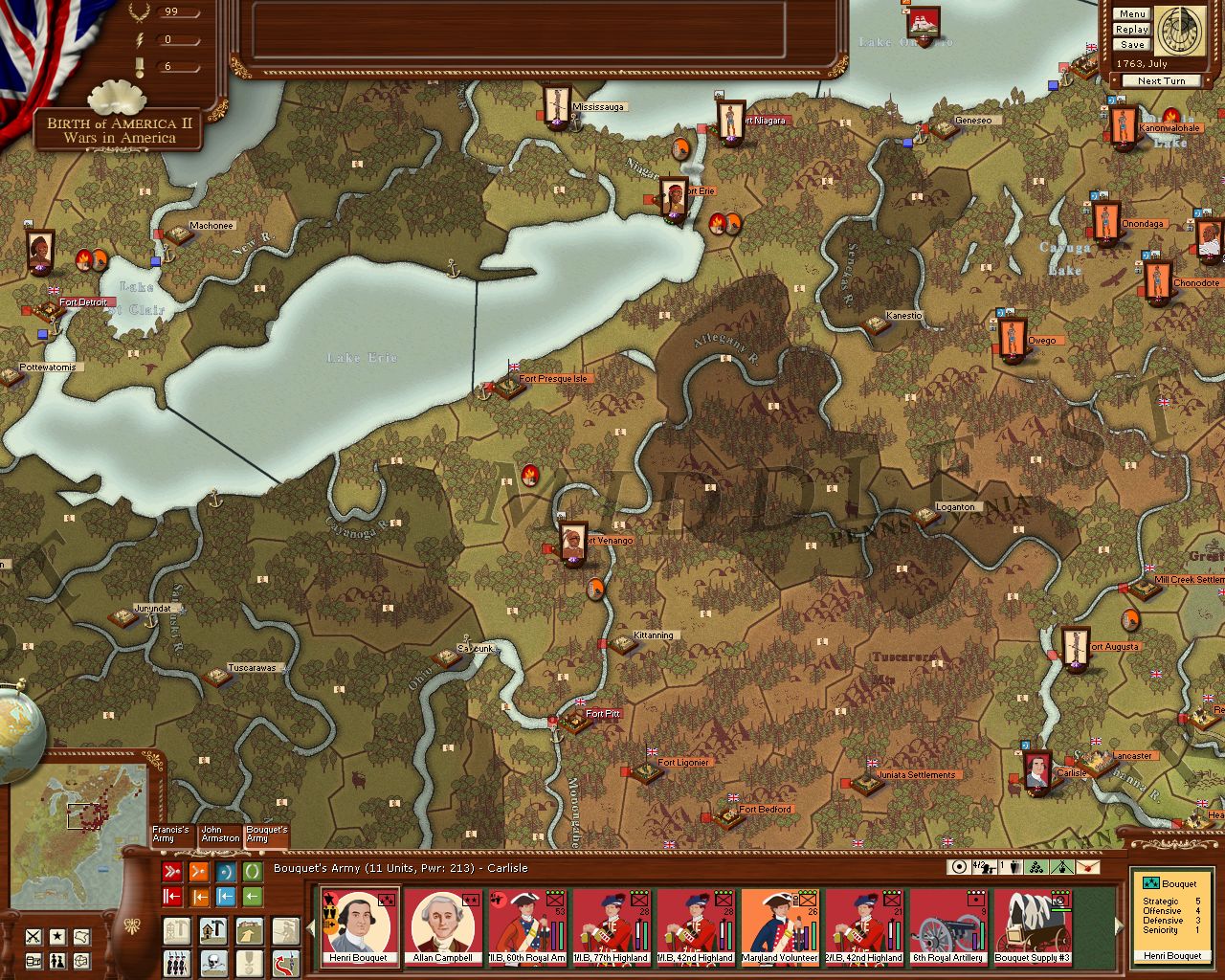This screenshot has width=1225, height=980.
Task: Choose the Allan Campbell leader card
Action: coord(443,926)
